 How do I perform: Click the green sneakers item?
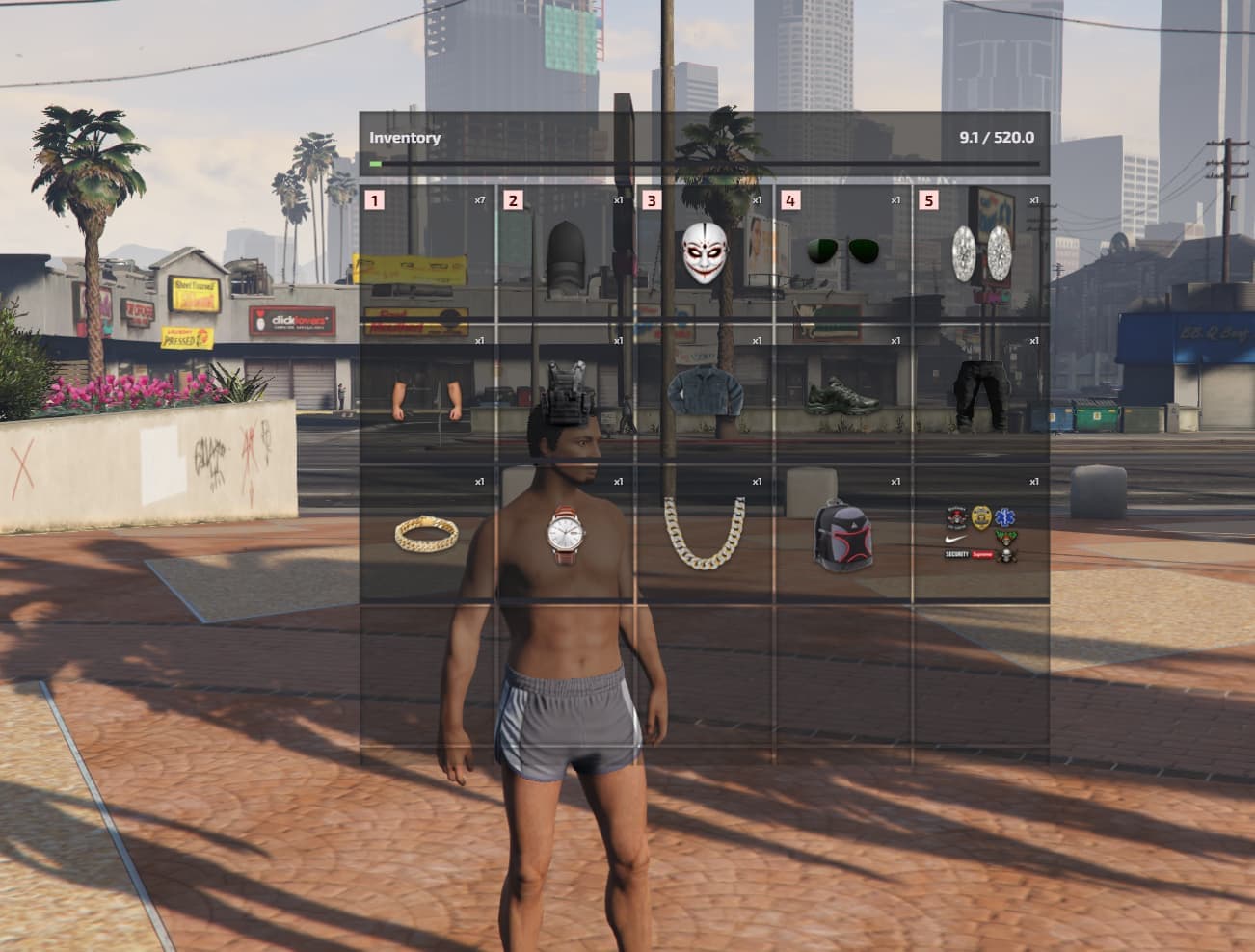tap(841, 394)
